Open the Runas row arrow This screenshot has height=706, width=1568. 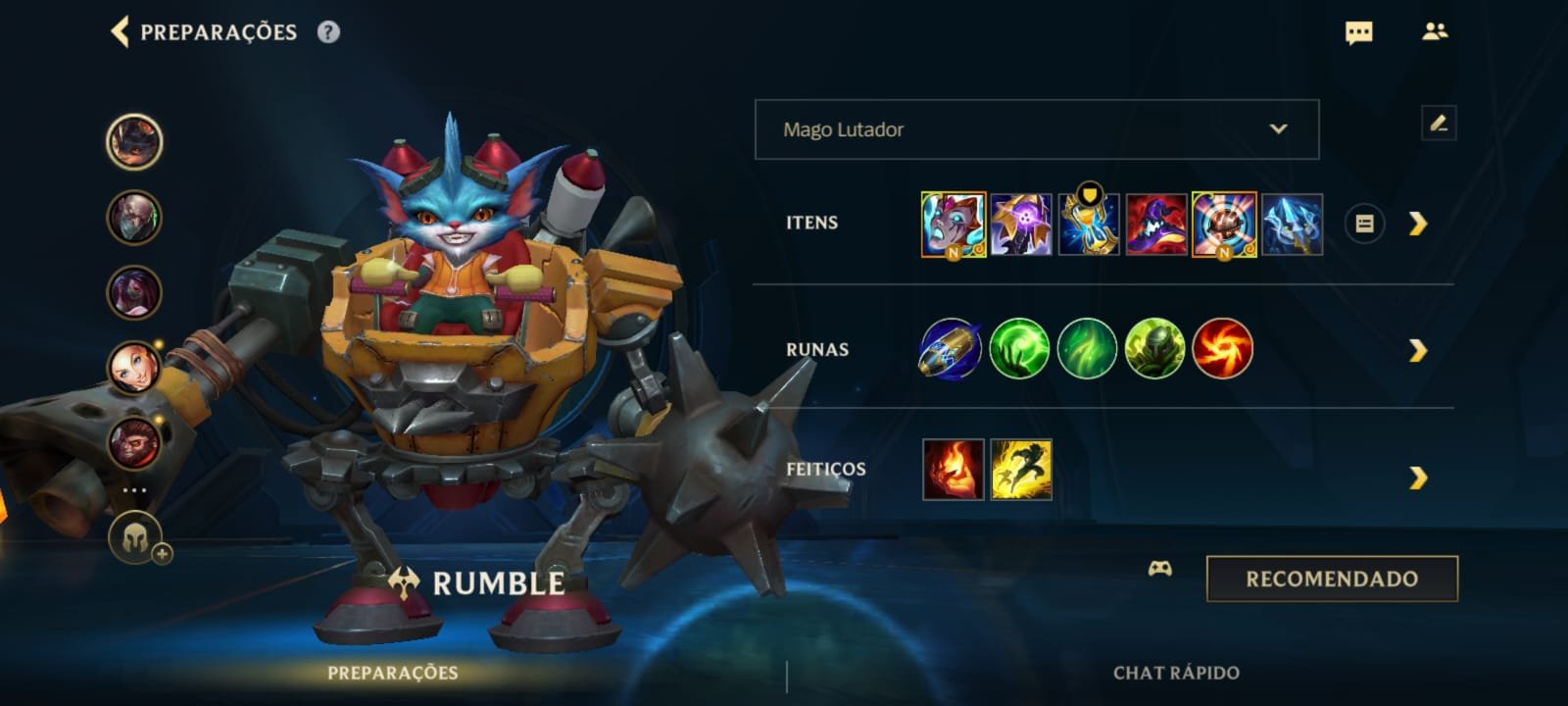tap(1417, 350)
